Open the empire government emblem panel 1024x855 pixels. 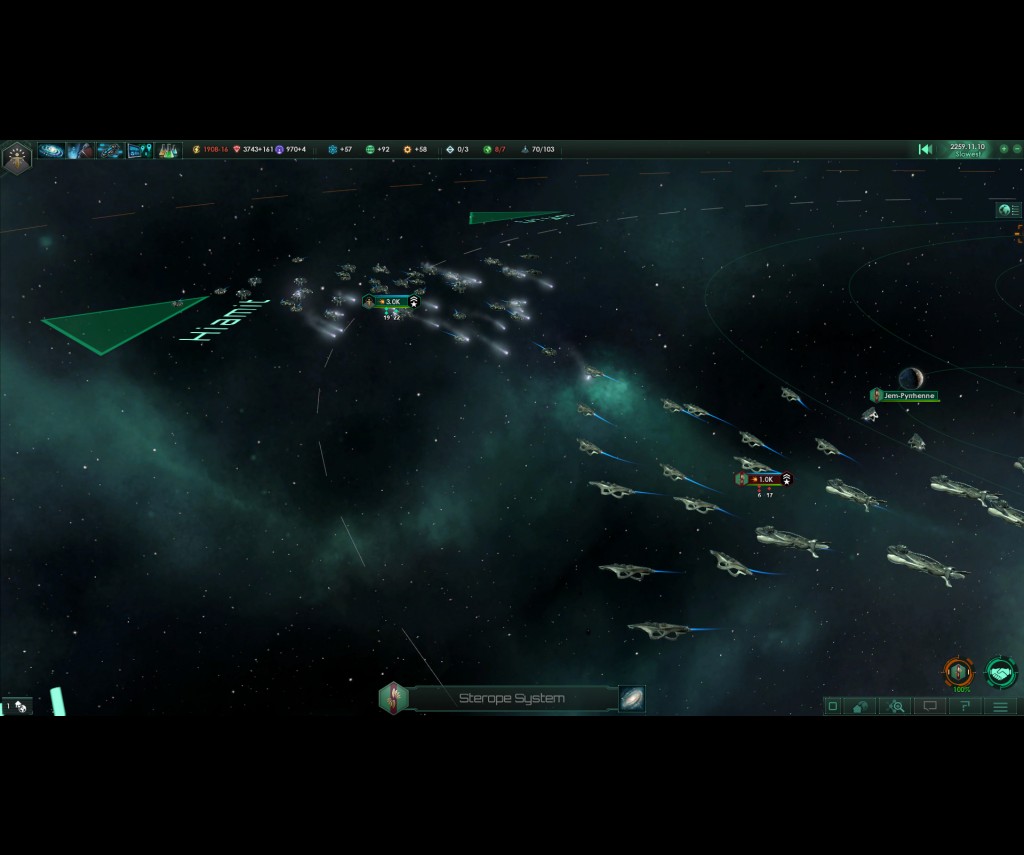[x=17, y=156]
